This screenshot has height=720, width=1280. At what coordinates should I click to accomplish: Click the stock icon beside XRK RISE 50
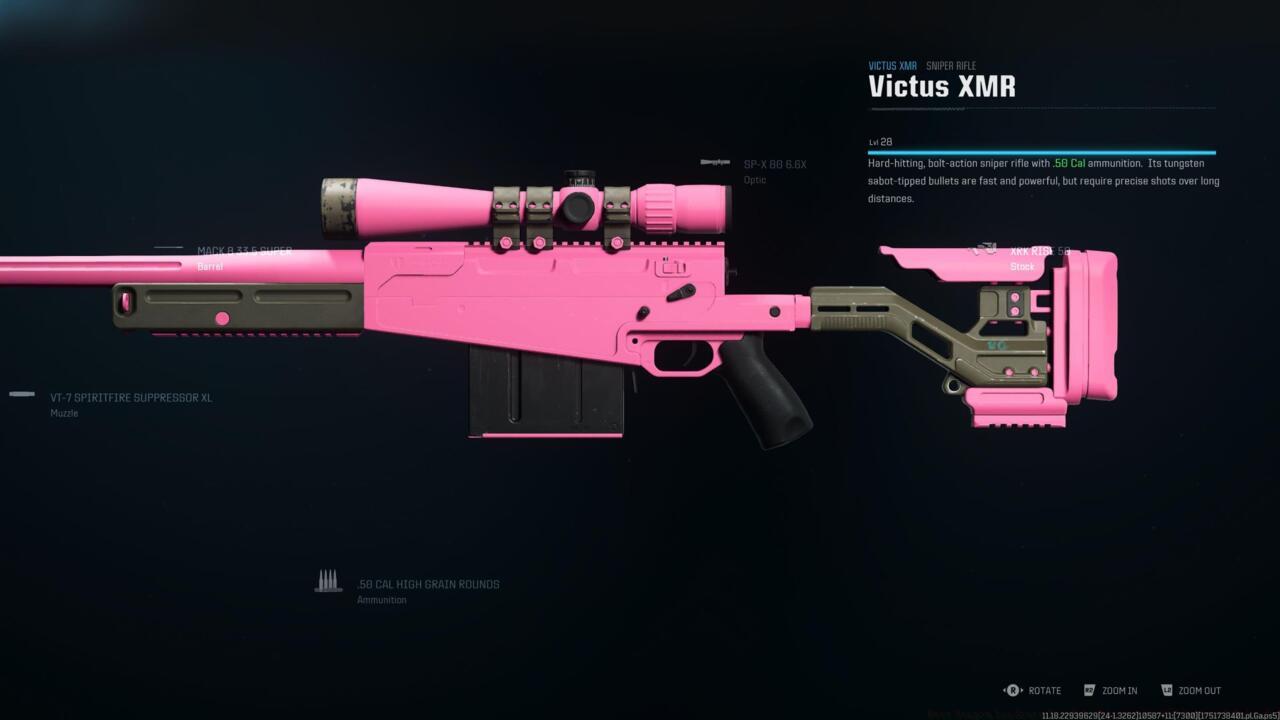(x=986, y=247)
